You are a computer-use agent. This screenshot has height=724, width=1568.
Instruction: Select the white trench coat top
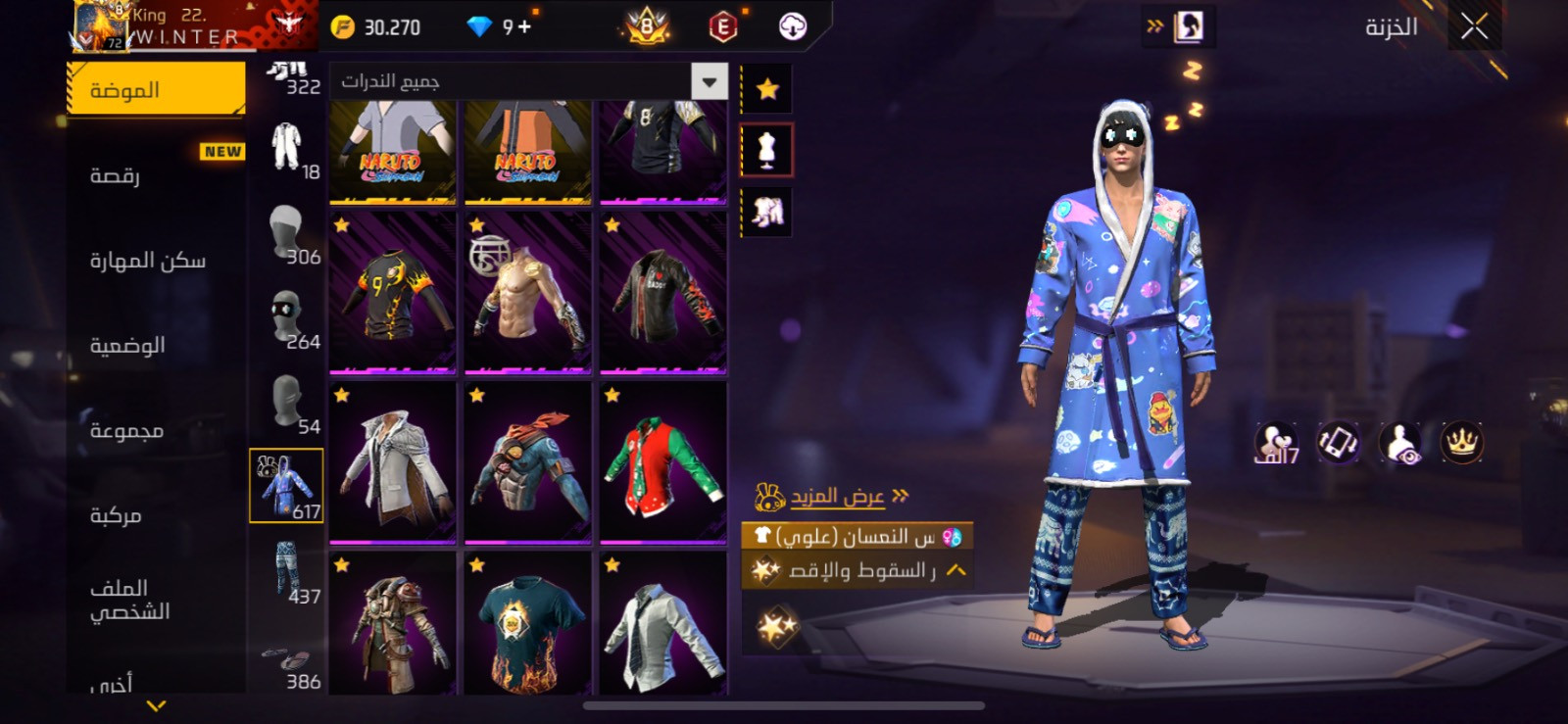pyautogui.click(x=393, y=462)
